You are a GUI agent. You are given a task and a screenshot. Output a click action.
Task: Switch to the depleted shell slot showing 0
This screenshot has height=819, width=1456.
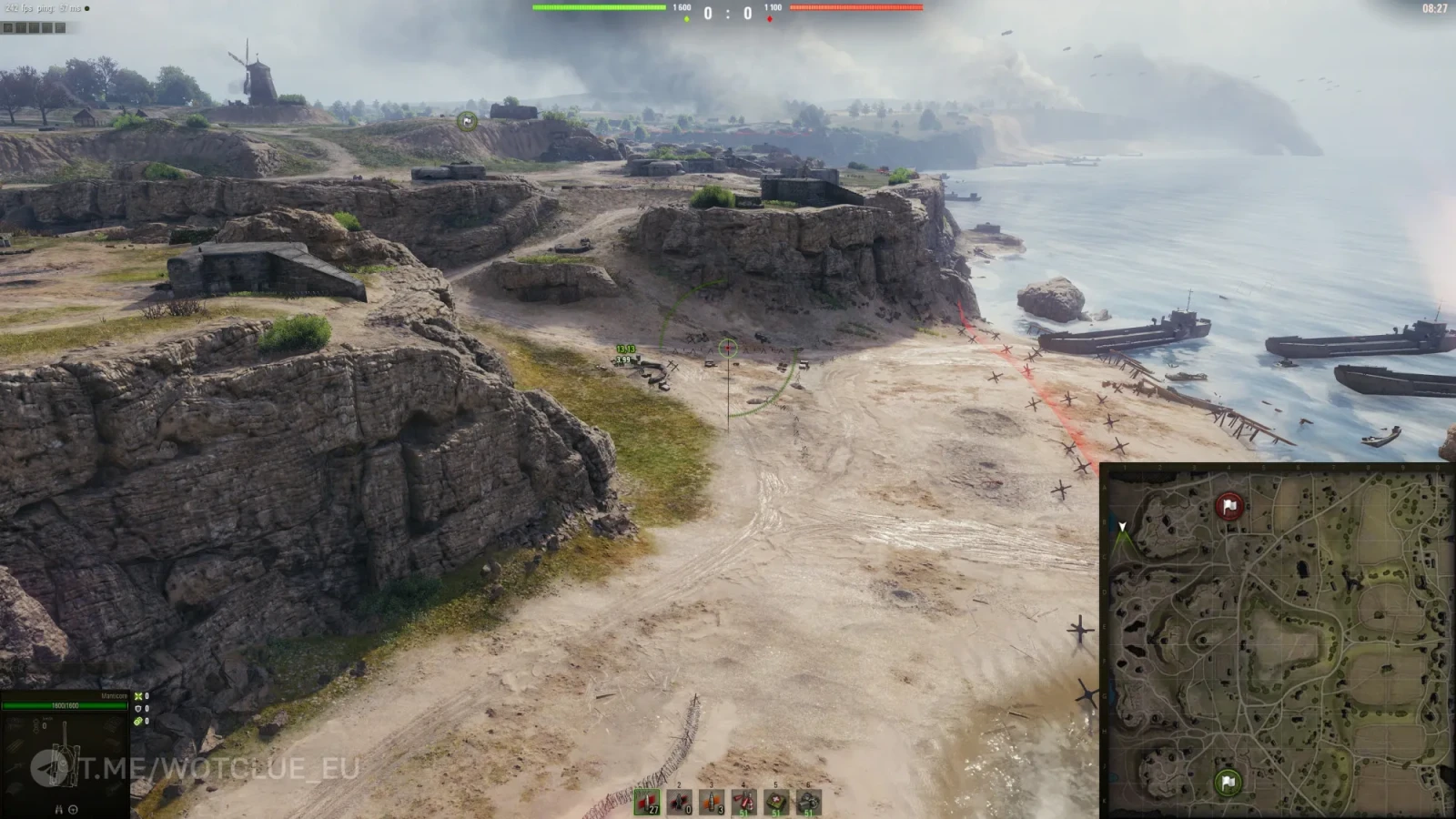[680, 802]
